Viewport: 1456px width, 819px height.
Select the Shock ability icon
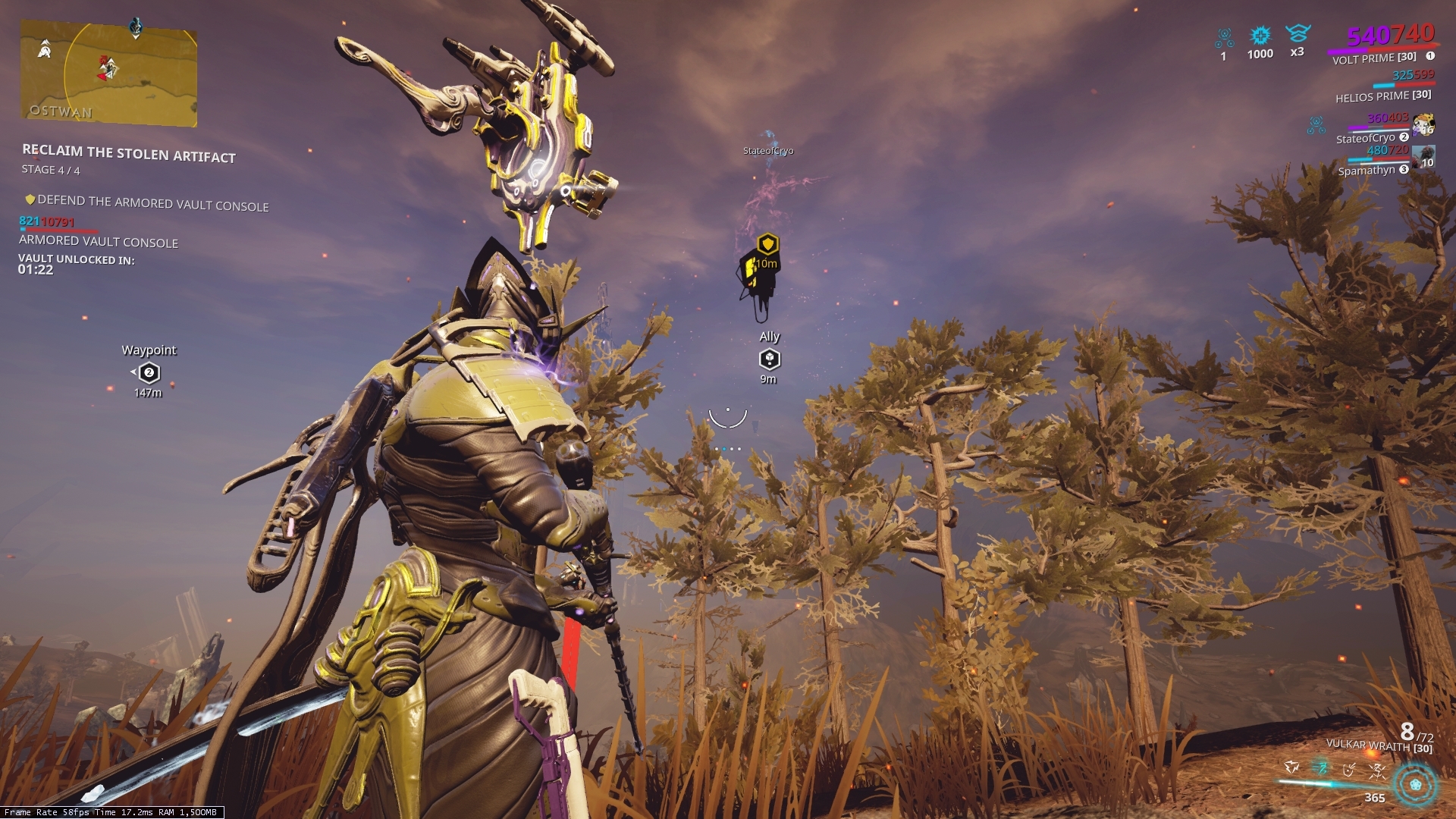(x=1291, y=767)
